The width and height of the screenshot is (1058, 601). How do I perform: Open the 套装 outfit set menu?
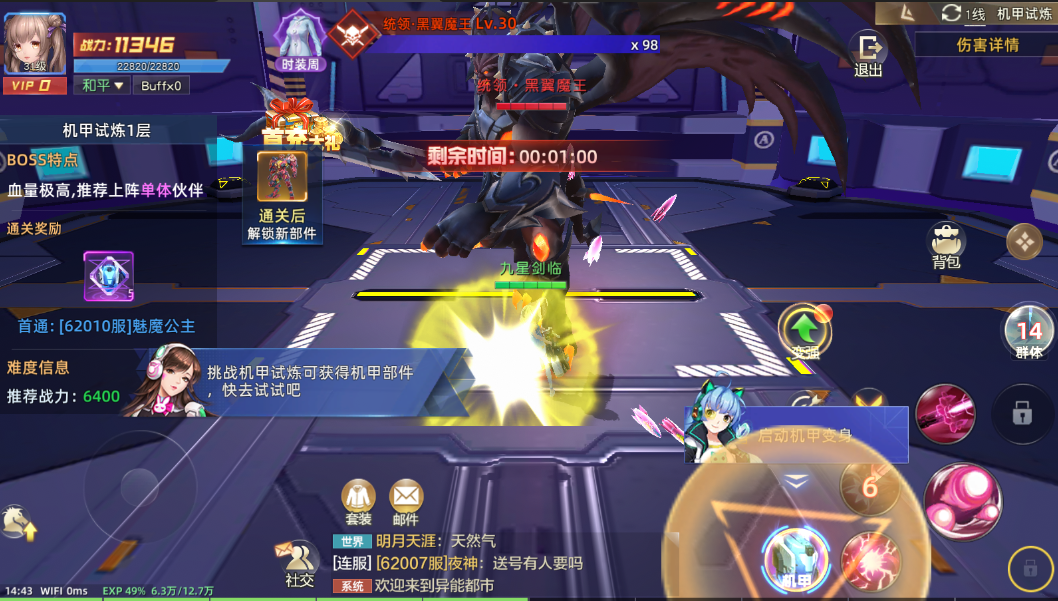pyautogui.click(x=358, y=501)
